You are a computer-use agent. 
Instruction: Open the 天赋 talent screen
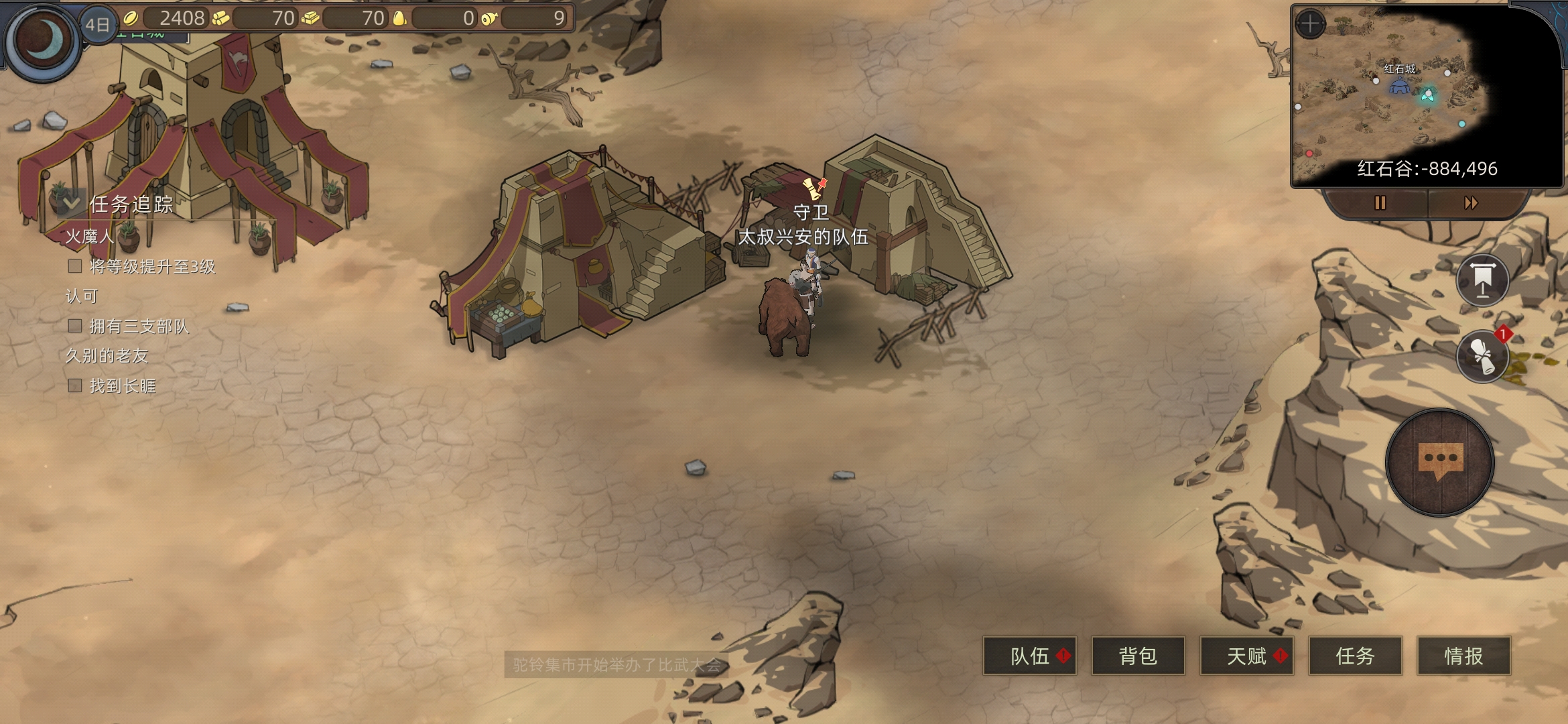[x=1247, y=656]
